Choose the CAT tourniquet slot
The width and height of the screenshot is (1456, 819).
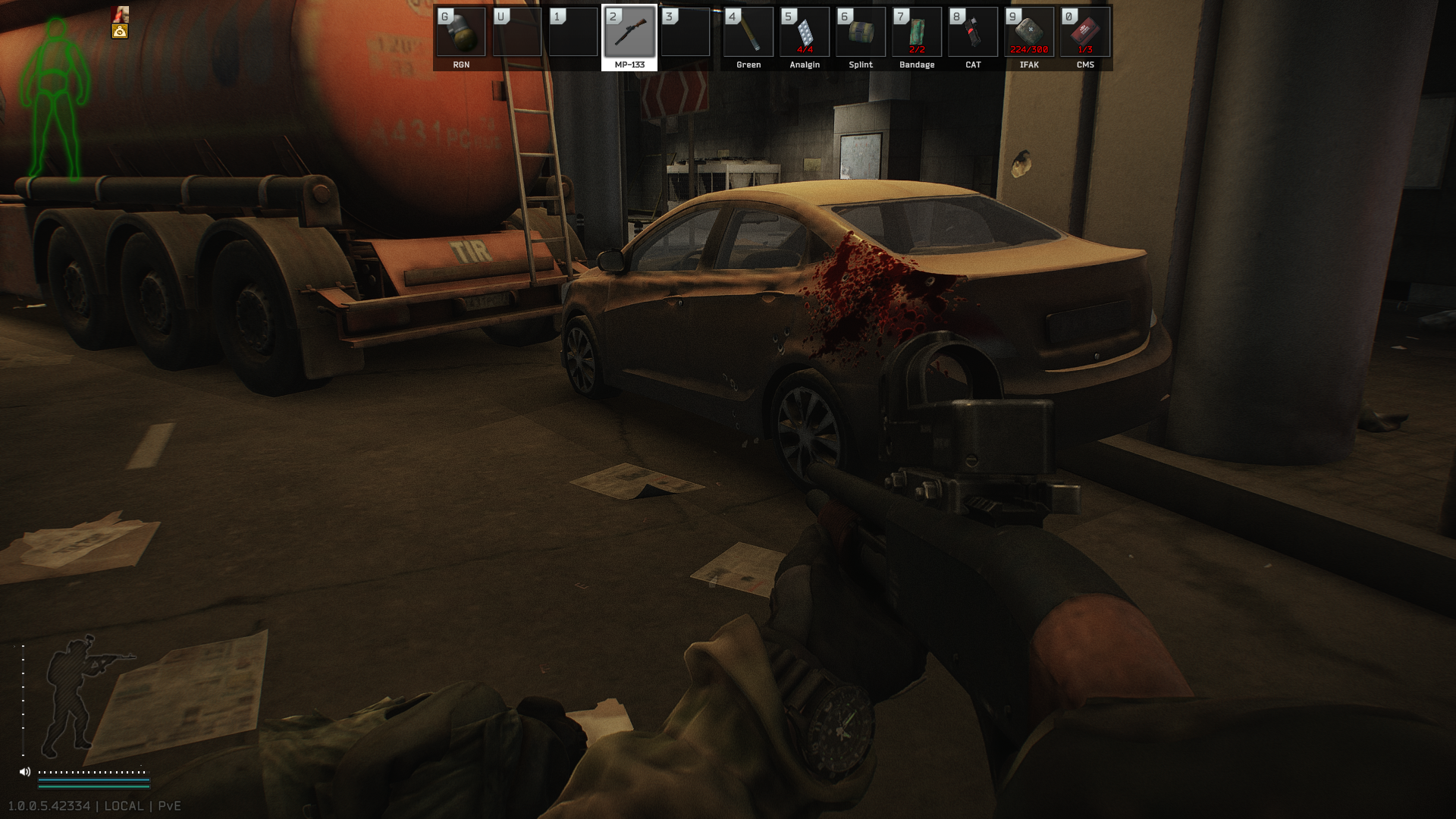click(973, 33)
